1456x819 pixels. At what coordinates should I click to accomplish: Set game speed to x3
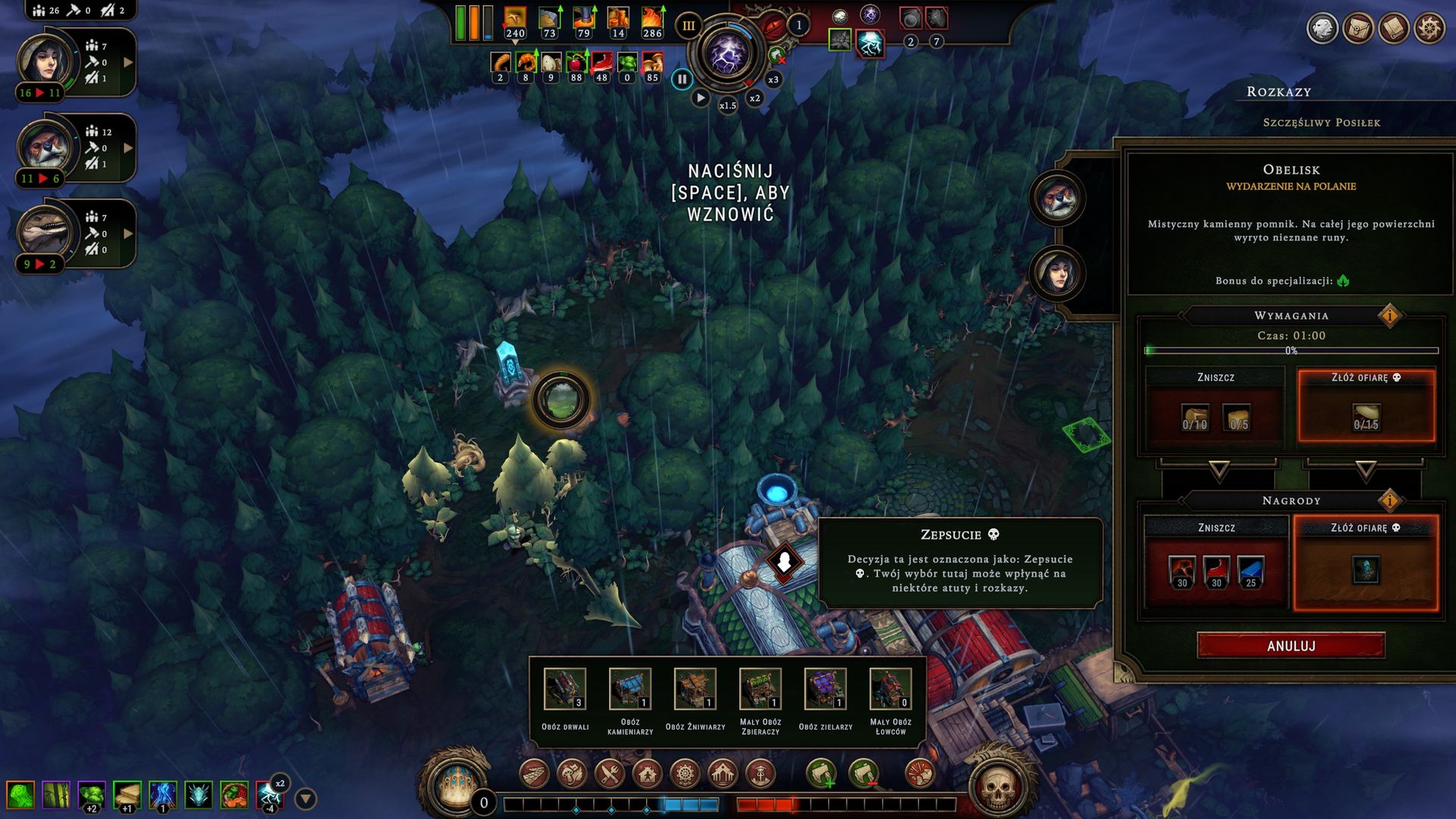[x=773, y=80]
